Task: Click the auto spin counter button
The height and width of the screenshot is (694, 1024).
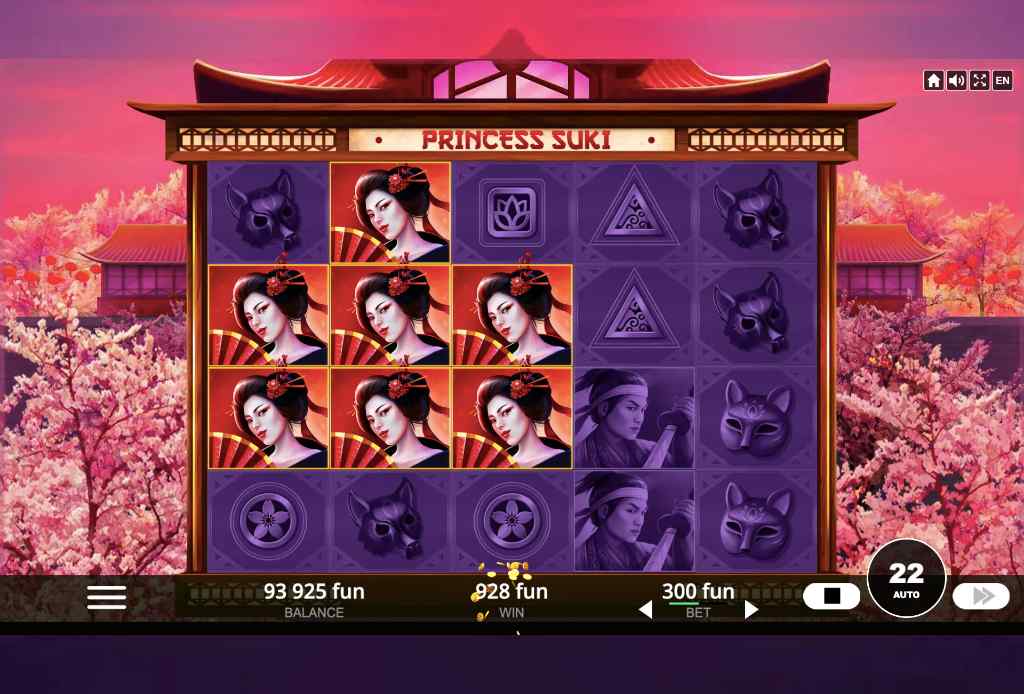Action: pyautogui.click(x=906, y=578)
